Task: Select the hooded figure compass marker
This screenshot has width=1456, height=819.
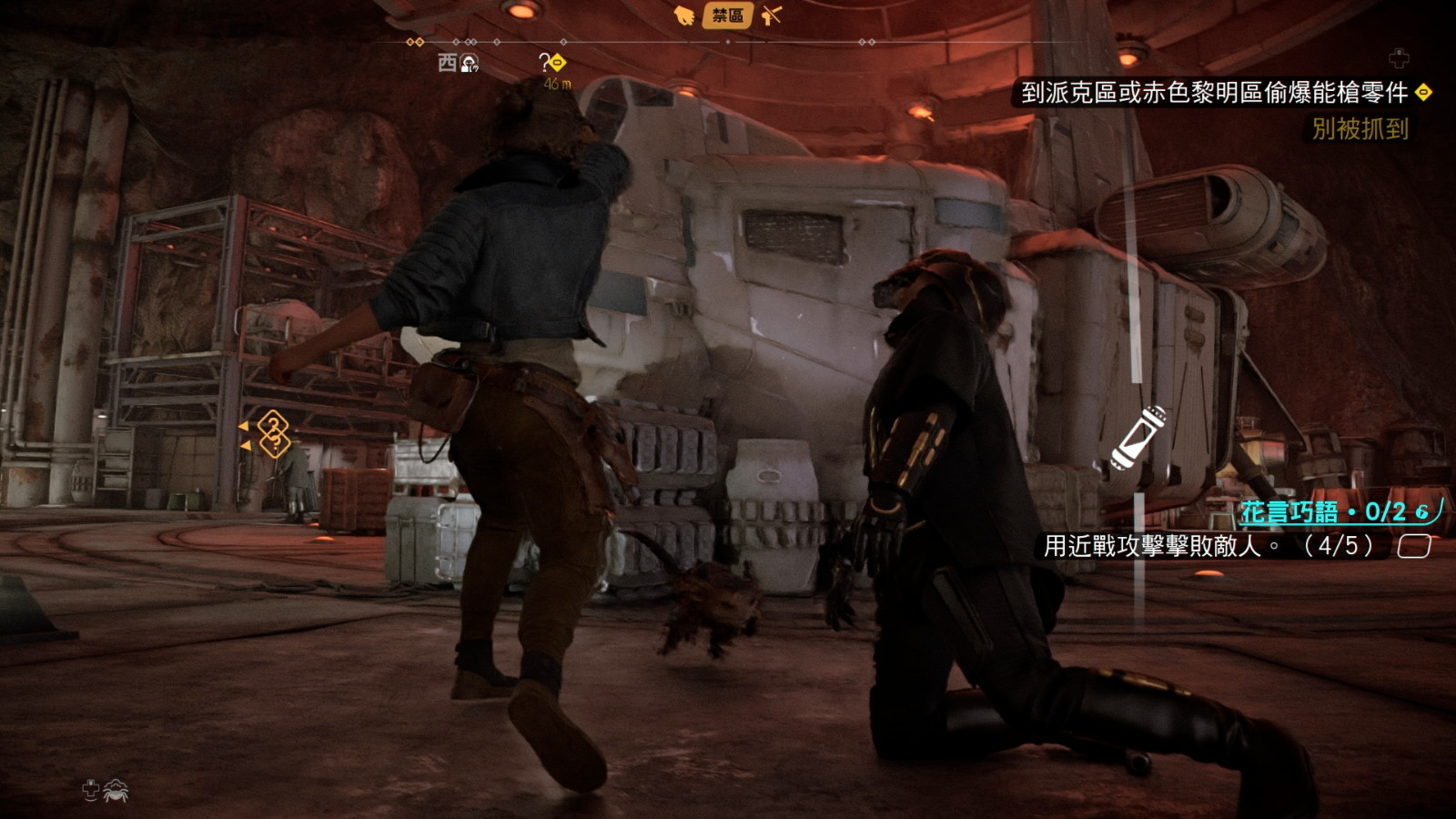Action: click(x=470, y=63)
